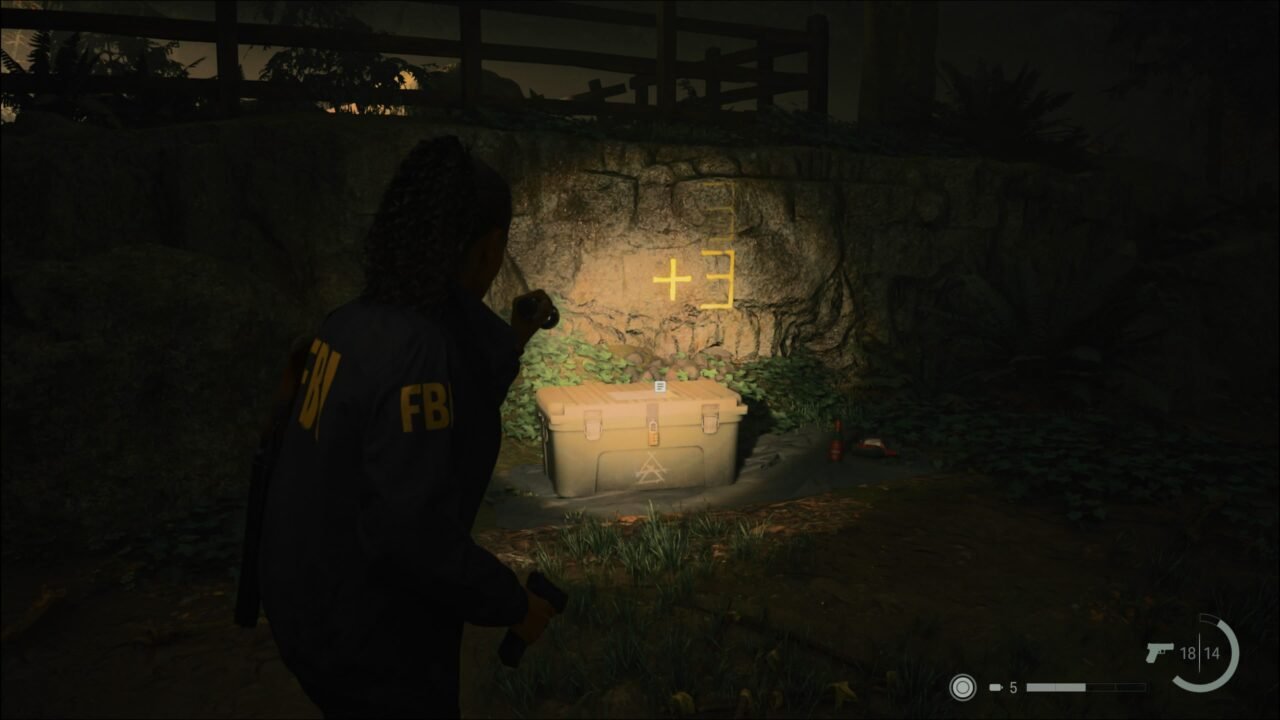
Task: Click the interact prompt icon on the stash
Action: coord(660,386)
